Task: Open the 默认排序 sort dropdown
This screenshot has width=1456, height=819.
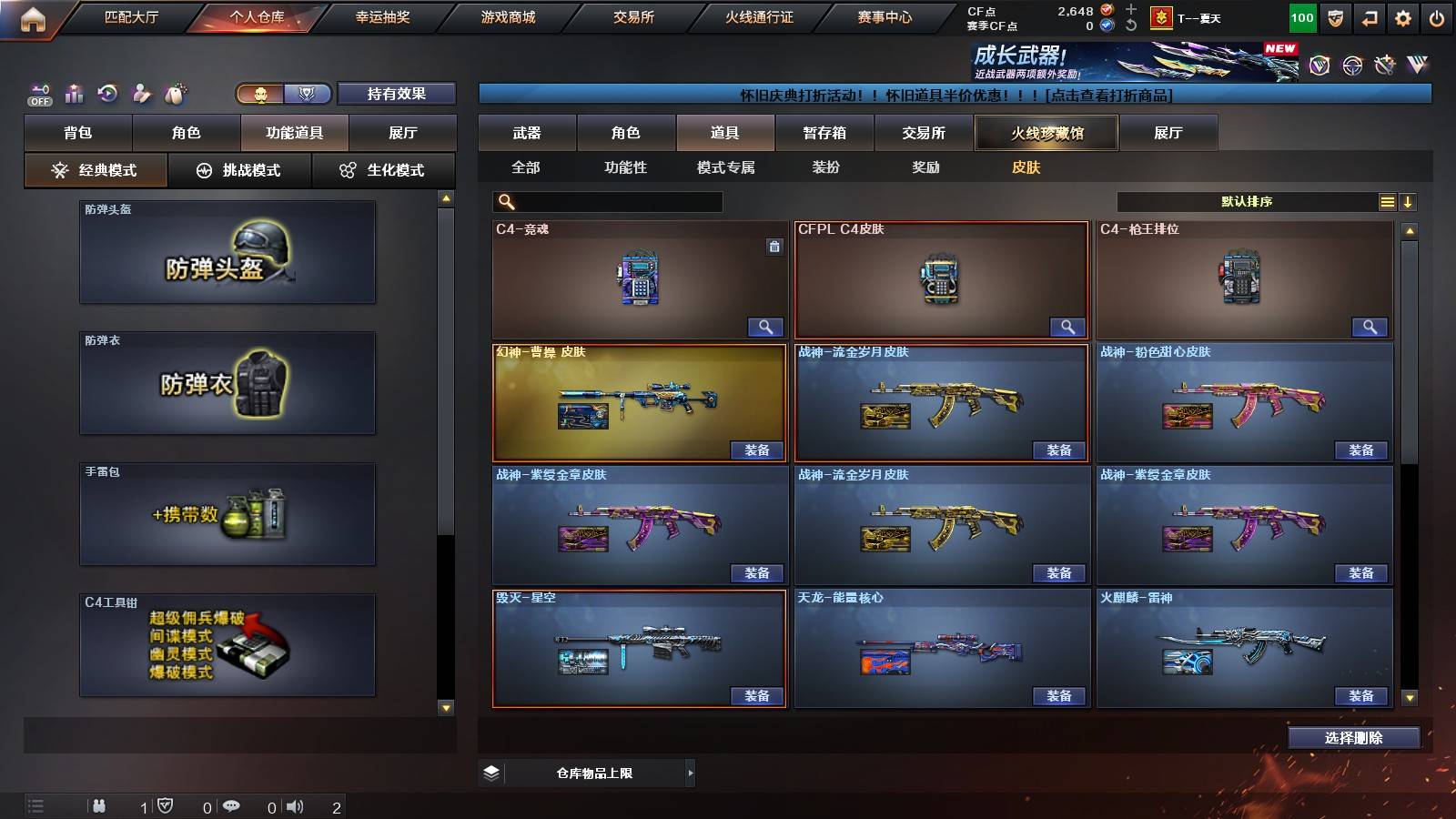Action: point(1247,201)
